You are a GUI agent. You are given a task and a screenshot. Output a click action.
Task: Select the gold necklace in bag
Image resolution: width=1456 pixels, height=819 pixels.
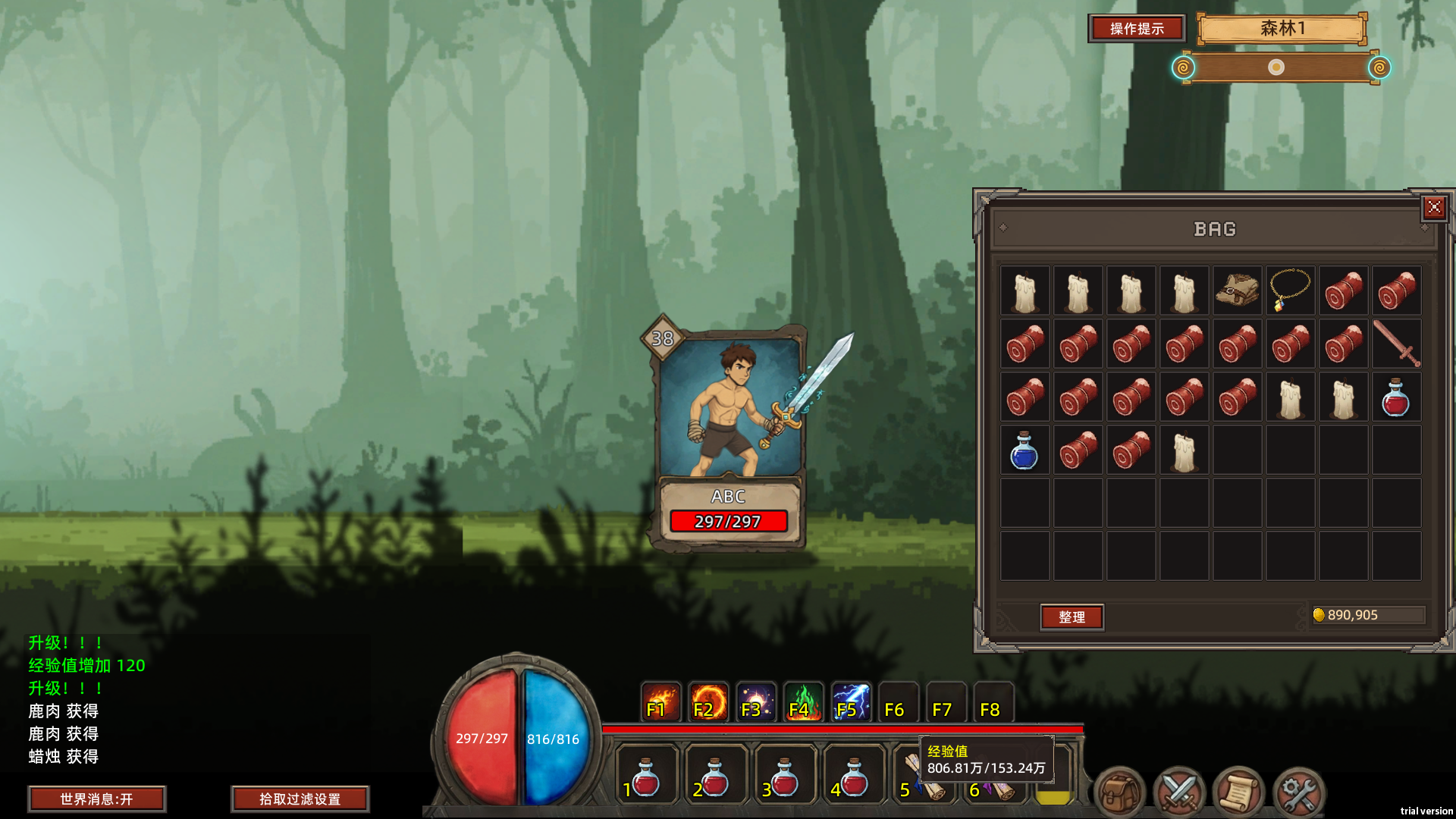1290,290
